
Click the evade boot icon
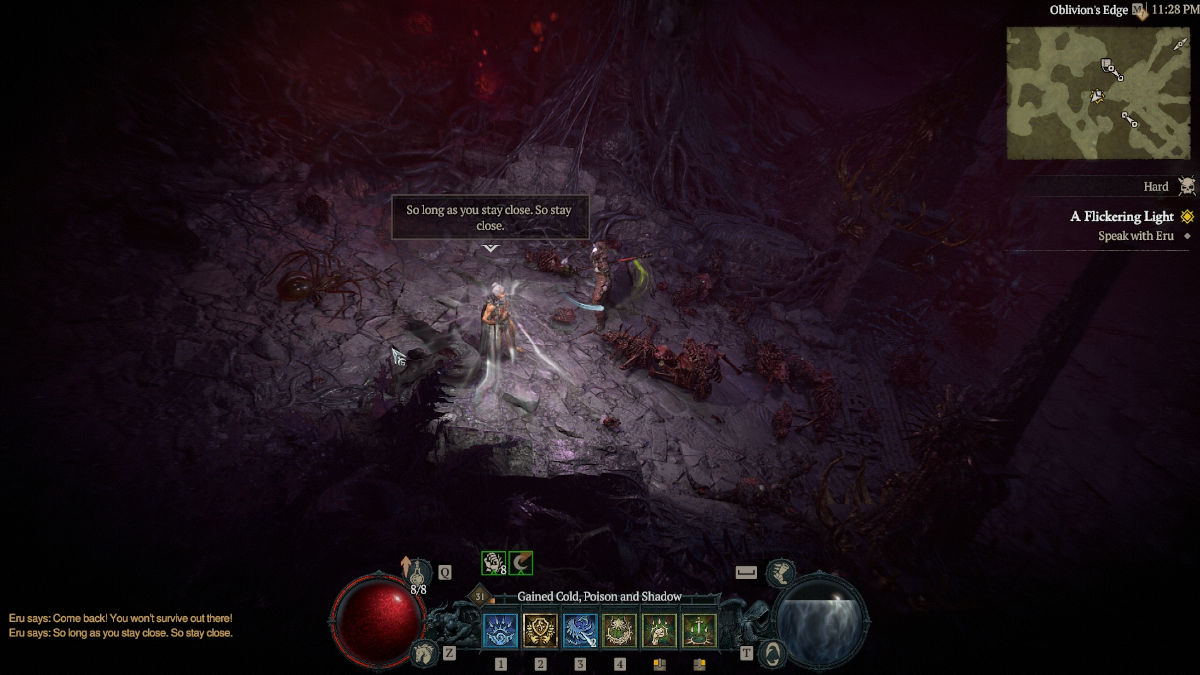click(780, 573)
